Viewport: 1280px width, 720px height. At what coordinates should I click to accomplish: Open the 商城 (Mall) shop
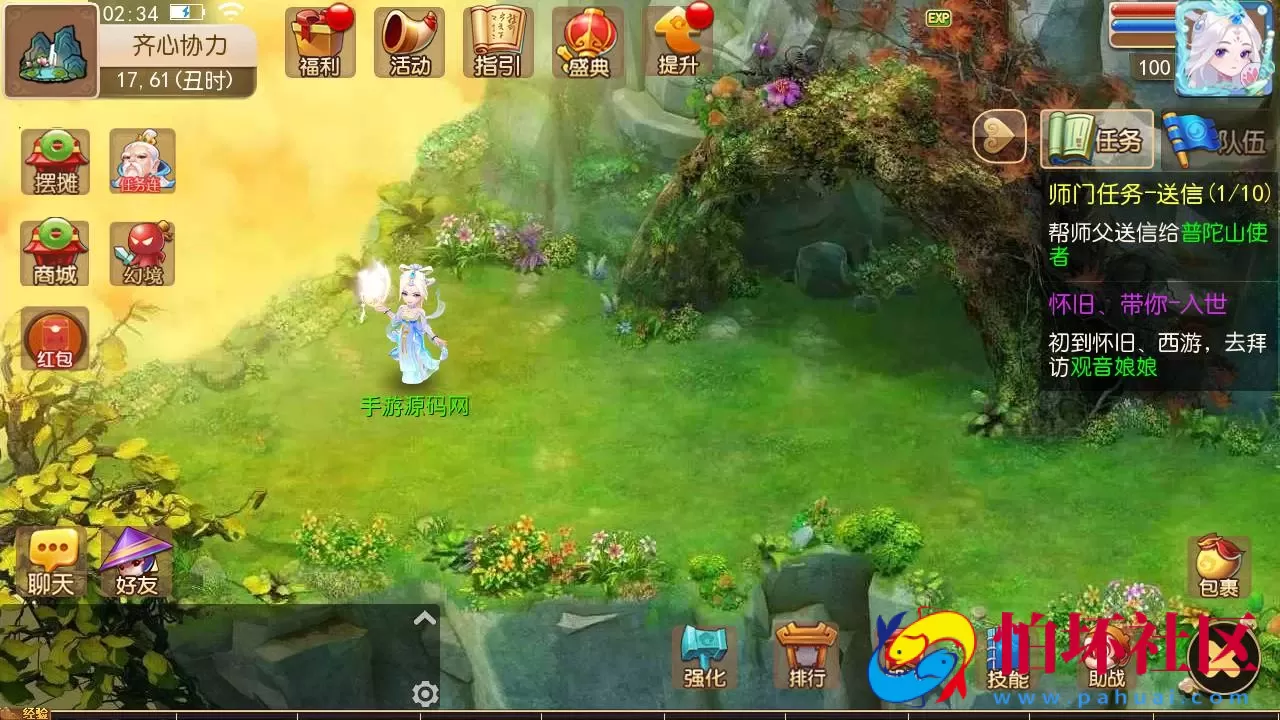pyautogui.click(x=54, y=252)
